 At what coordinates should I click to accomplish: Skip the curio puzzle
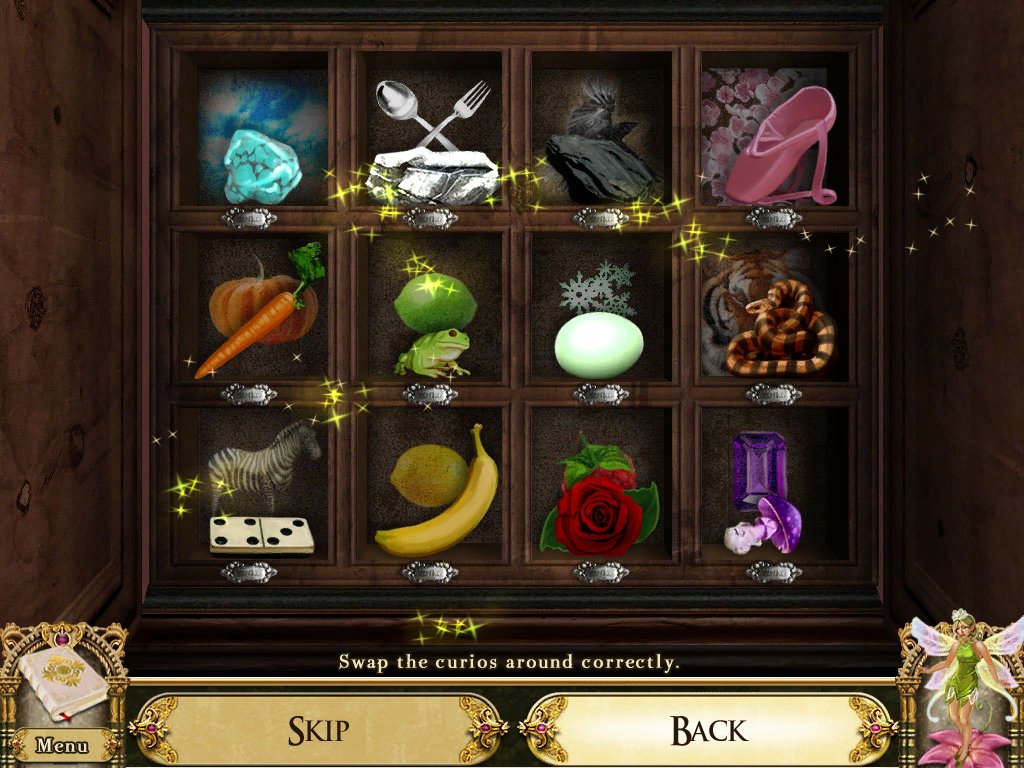320,730
